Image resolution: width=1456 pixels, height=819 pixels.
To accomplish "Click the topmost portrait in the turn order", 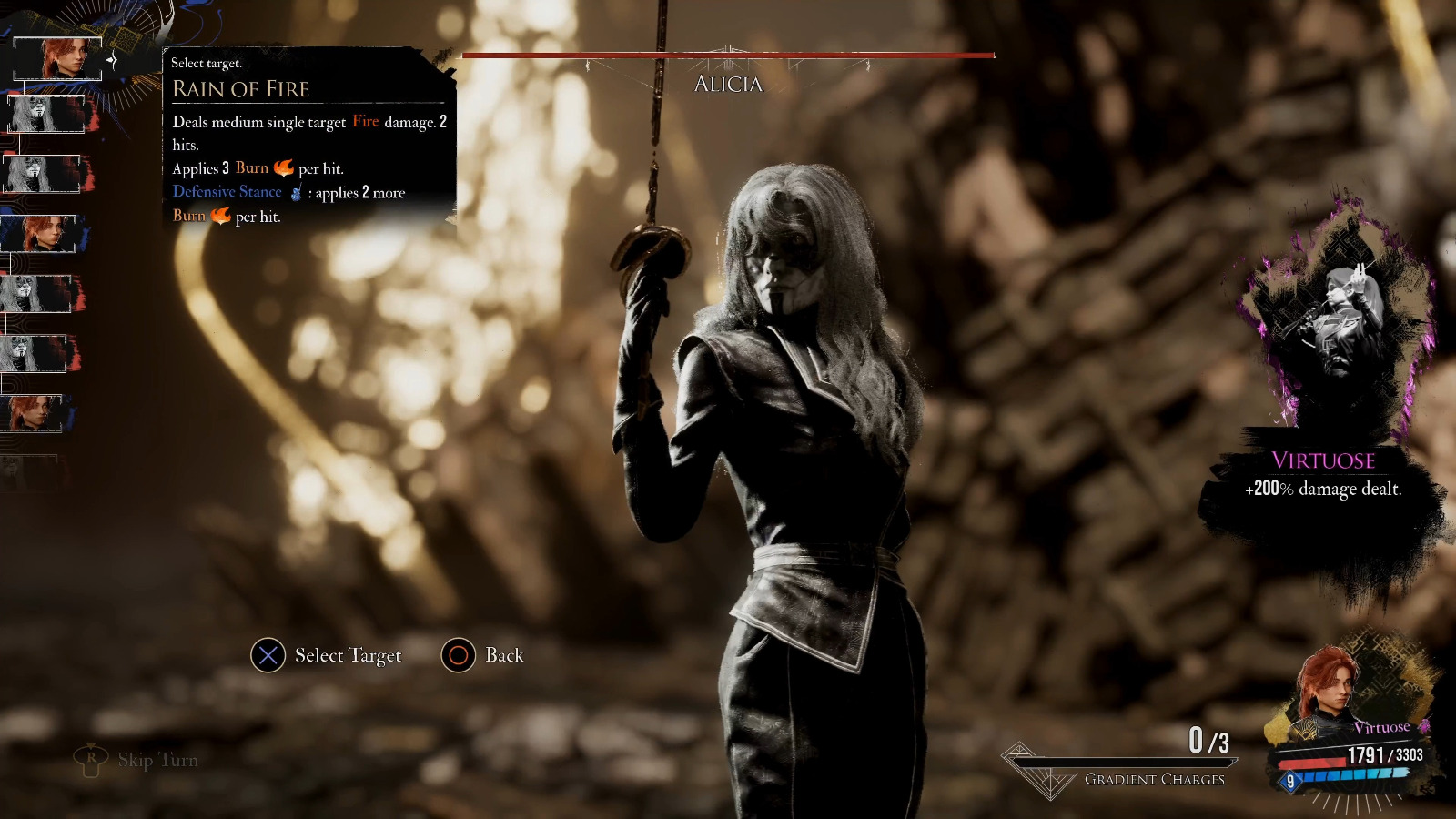I will 58,58.
